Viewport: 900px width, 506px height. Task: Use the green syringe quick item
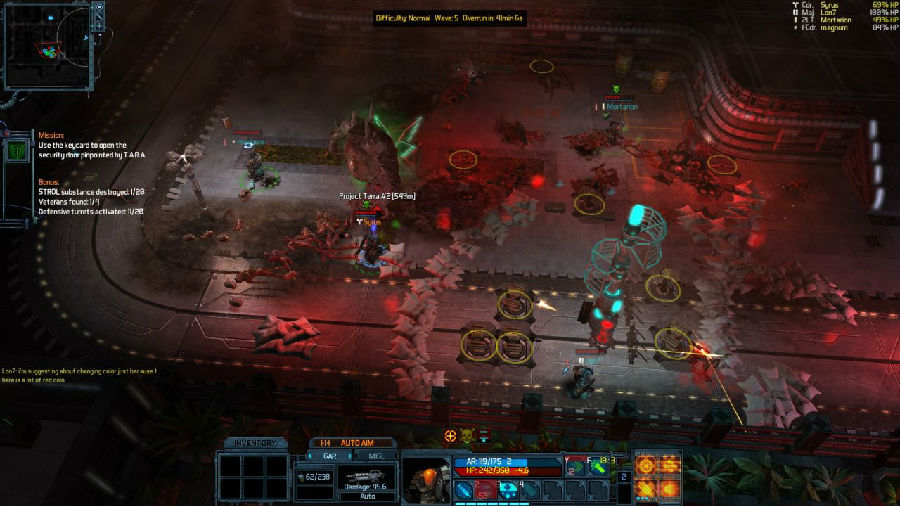[597, 467]
